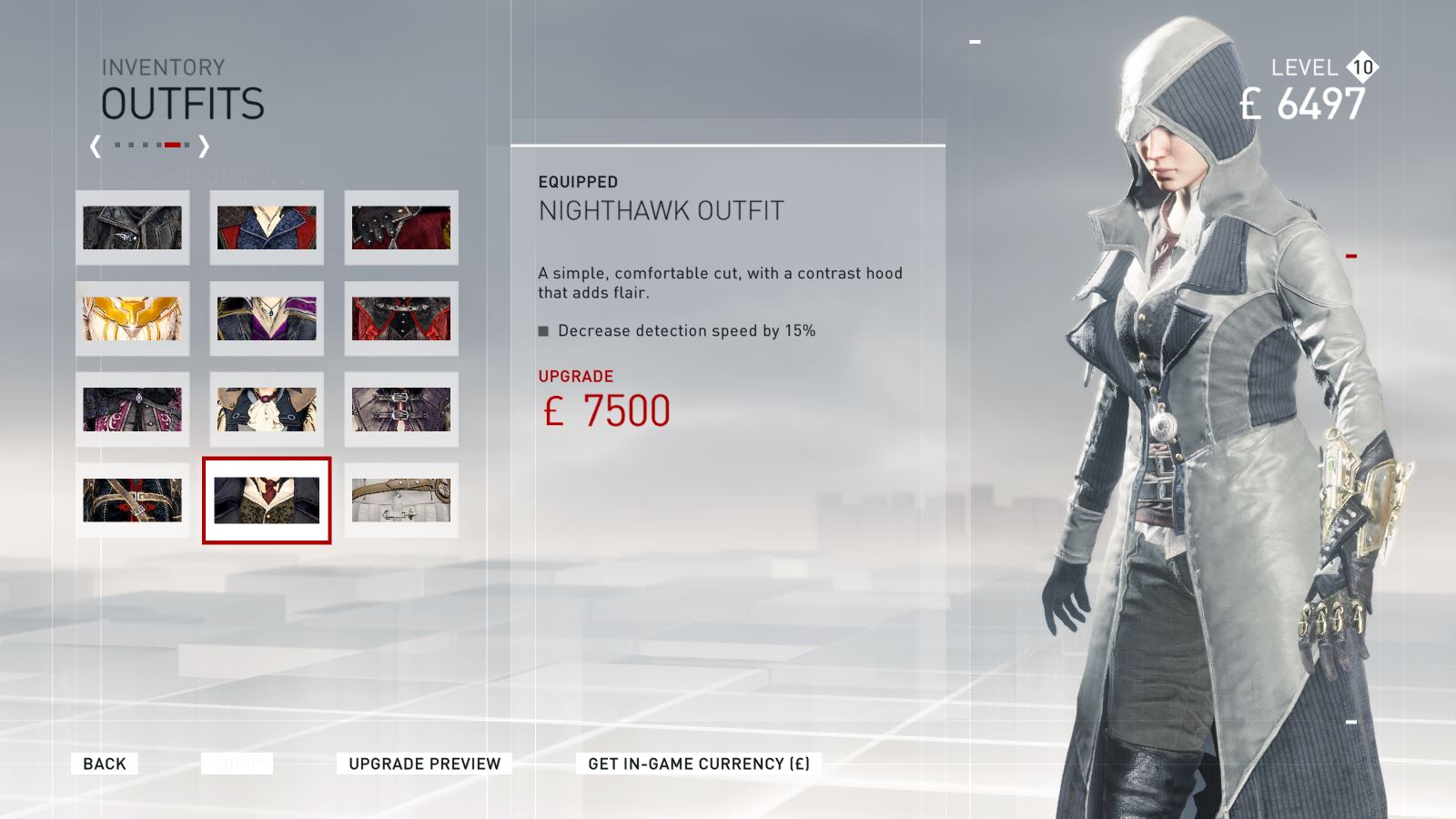Screen dimensions: 1456x819
Task: Click the blue and red collared outfit thumbnail
Action: pyautogui.click(x=267, y=228)
